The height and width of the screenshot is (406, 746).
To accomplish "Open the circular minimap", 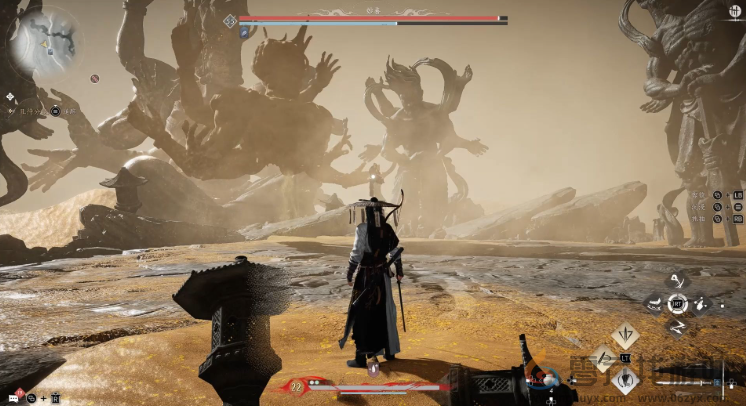I will 47,40.
